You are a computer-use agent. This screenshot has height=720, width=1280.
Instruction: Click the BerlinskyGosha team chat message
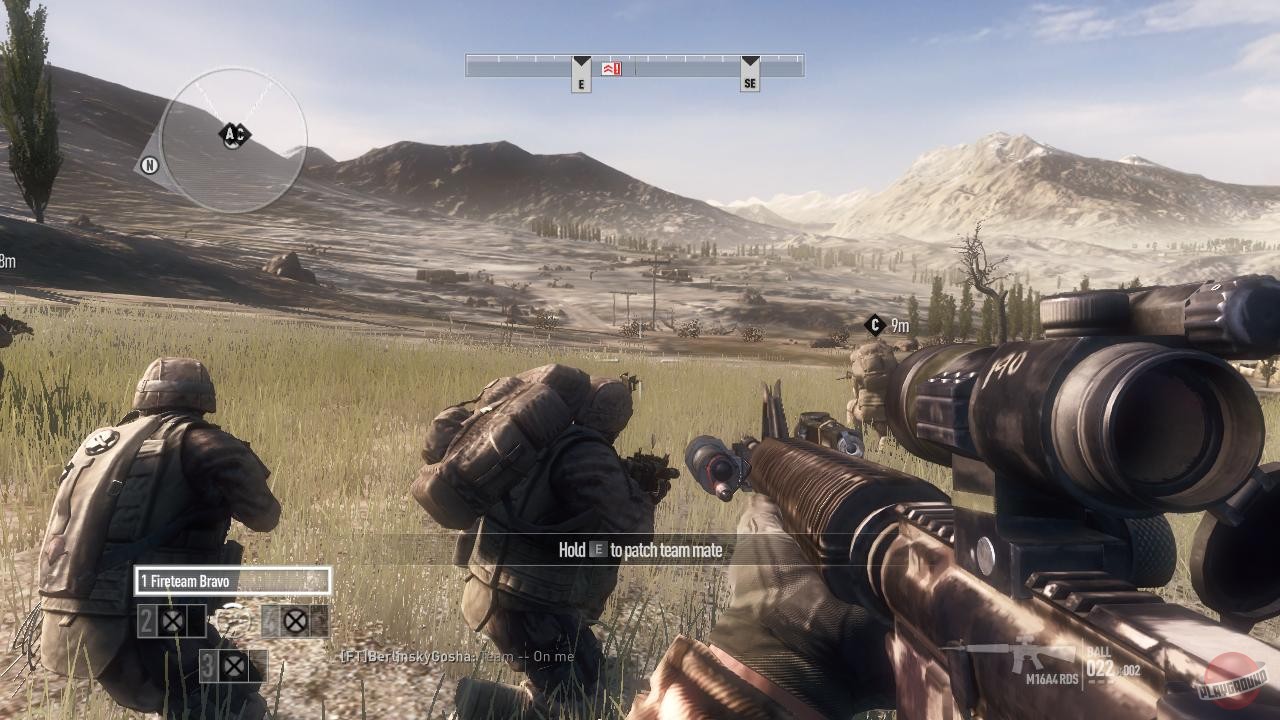pyautogui.click(x=457, y=657)
